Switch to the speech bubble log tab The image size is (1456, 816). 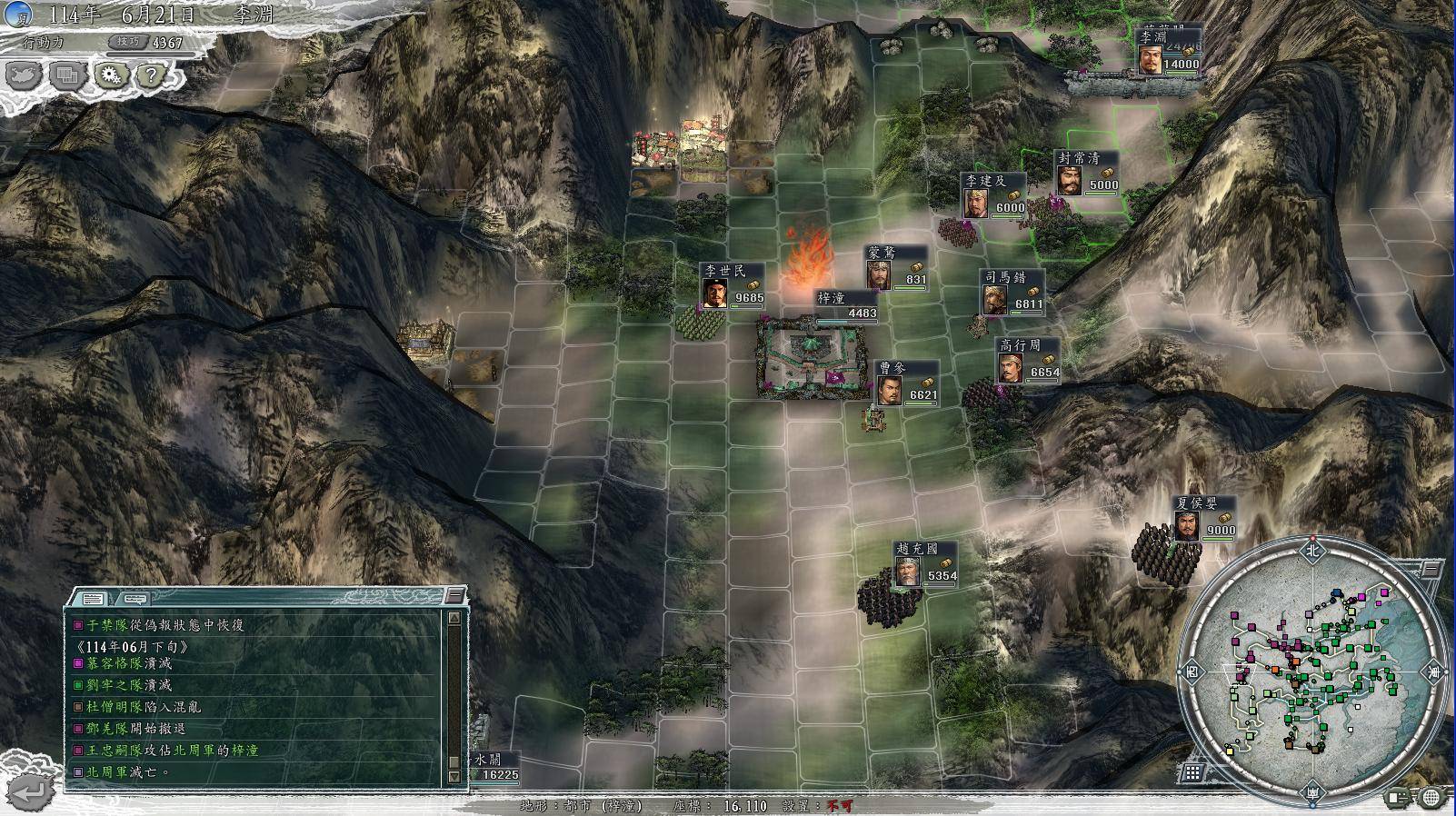point(135,599)
